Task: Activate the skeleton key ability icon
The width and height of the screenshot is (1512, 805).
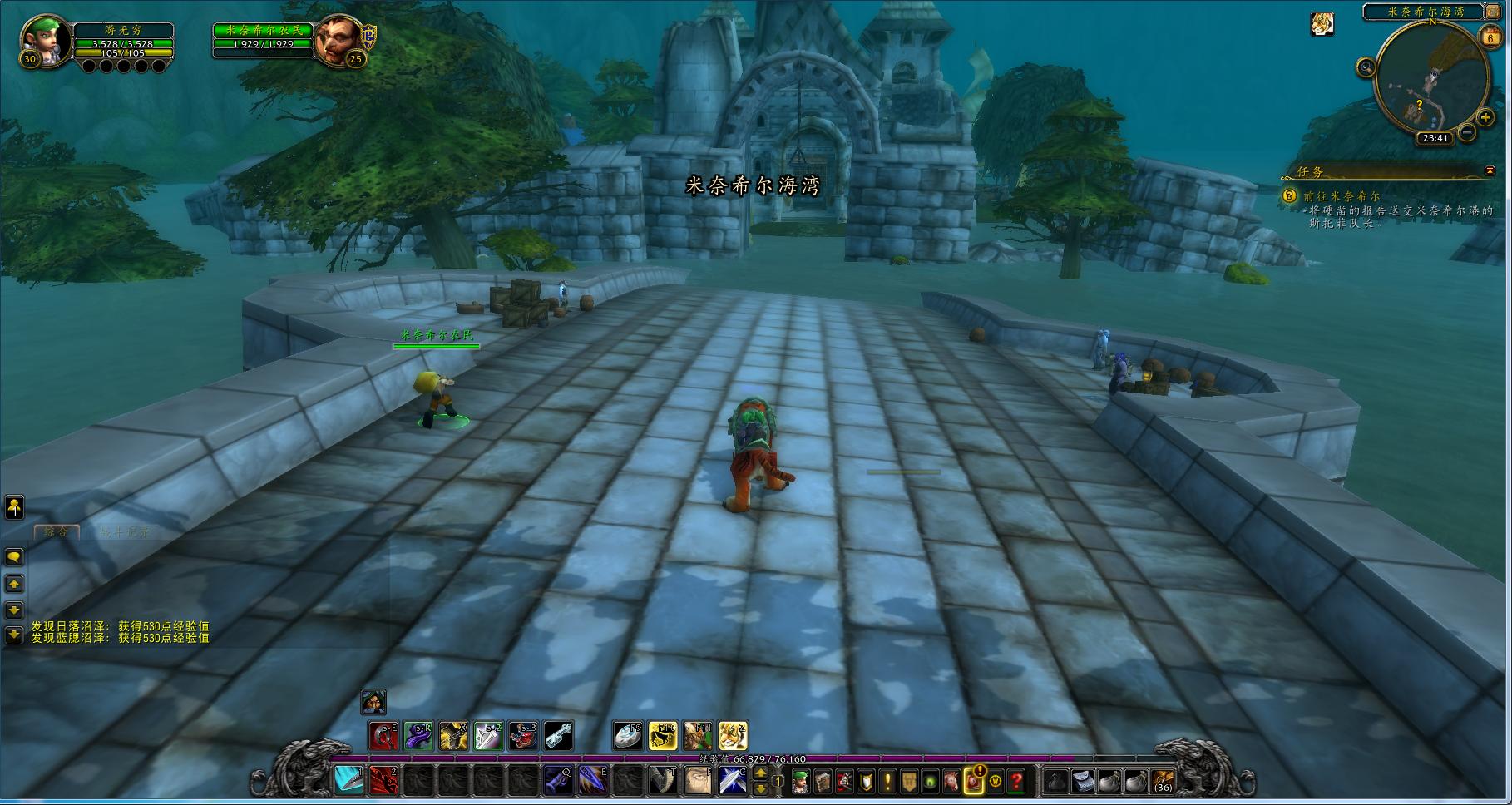Action: (x=558, y=736)
